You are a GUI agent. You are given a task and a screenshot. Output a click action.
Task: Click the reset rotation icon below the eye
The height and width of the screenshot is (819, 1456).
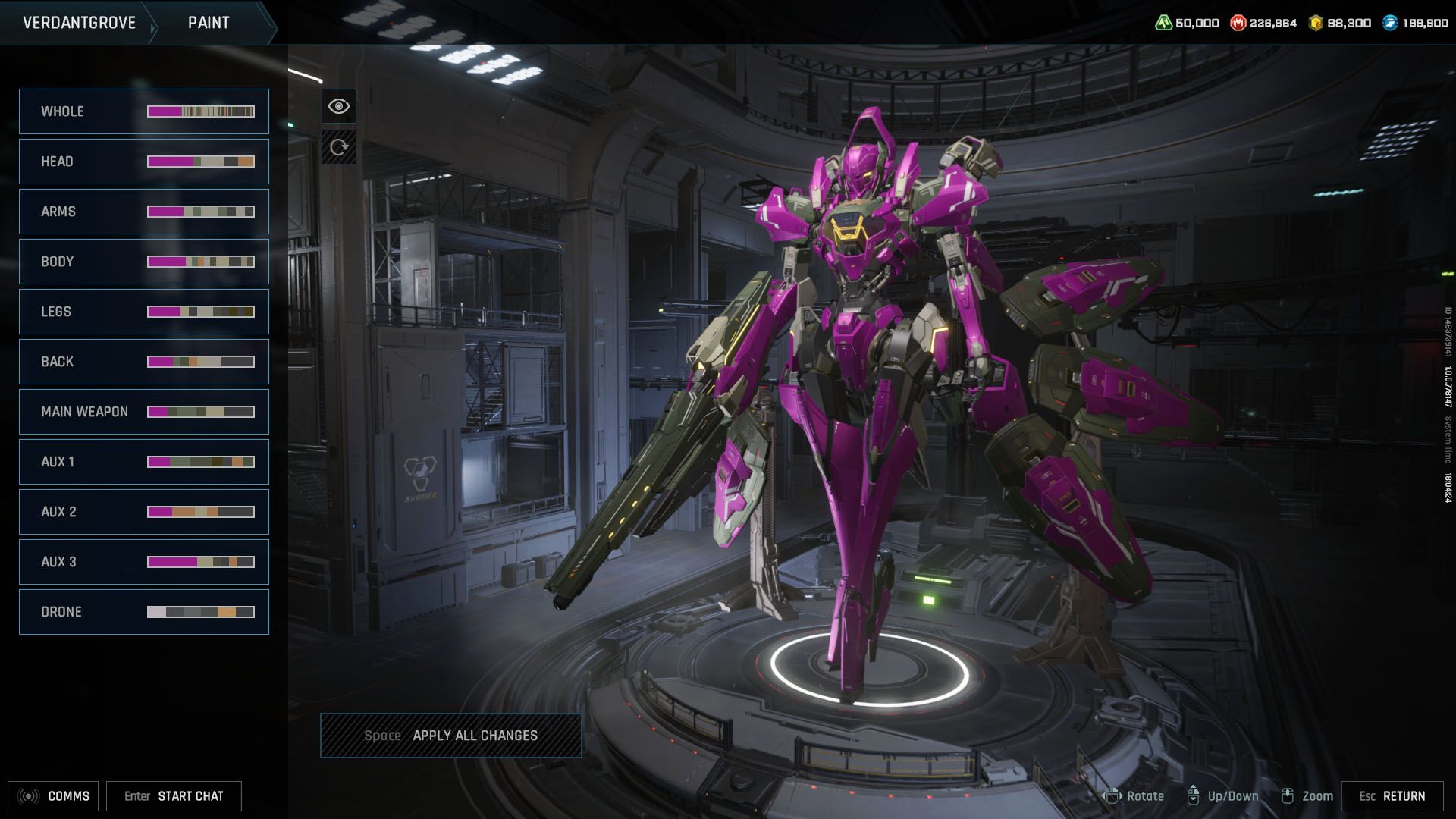pos(339,149)
